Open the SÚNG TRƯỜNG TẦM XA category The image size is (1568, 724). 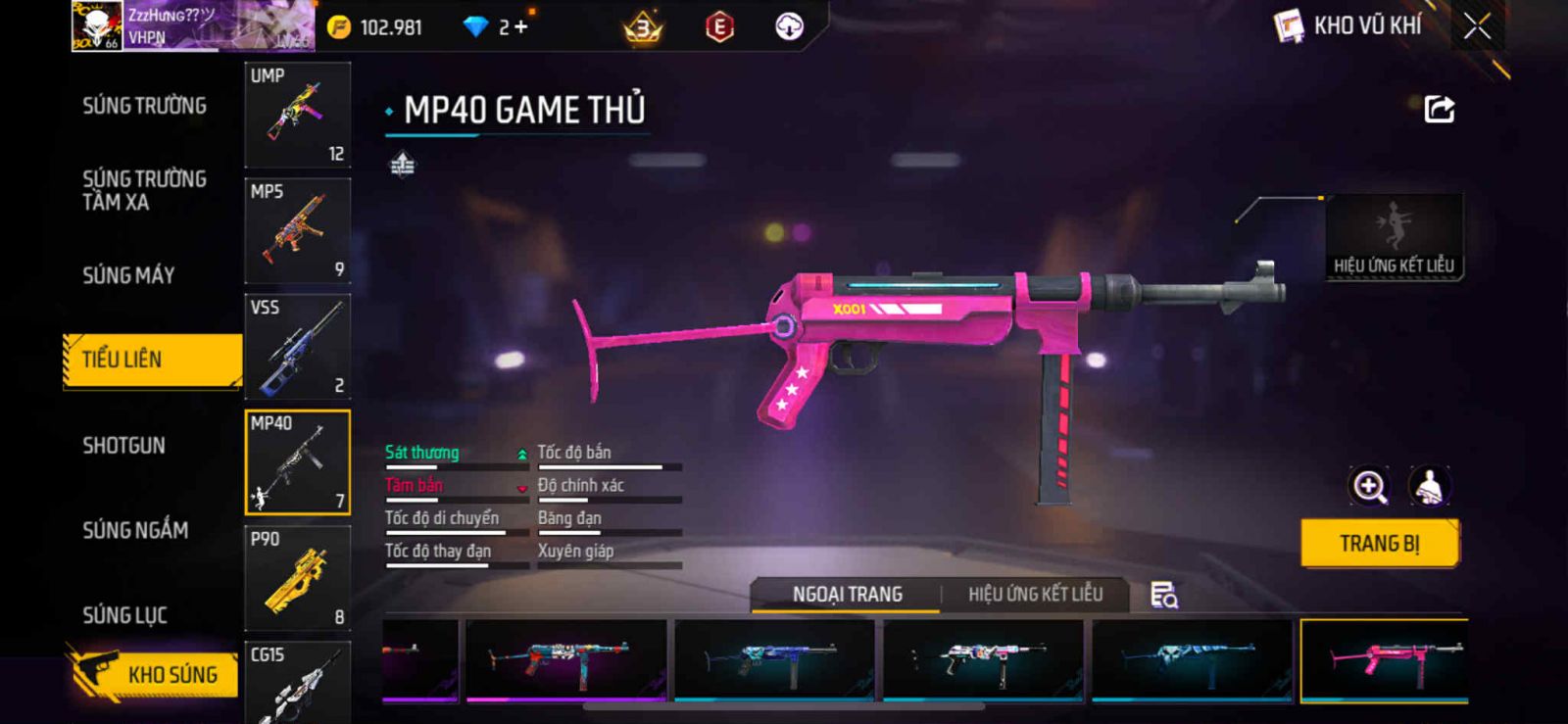click(x=144, y=190)
